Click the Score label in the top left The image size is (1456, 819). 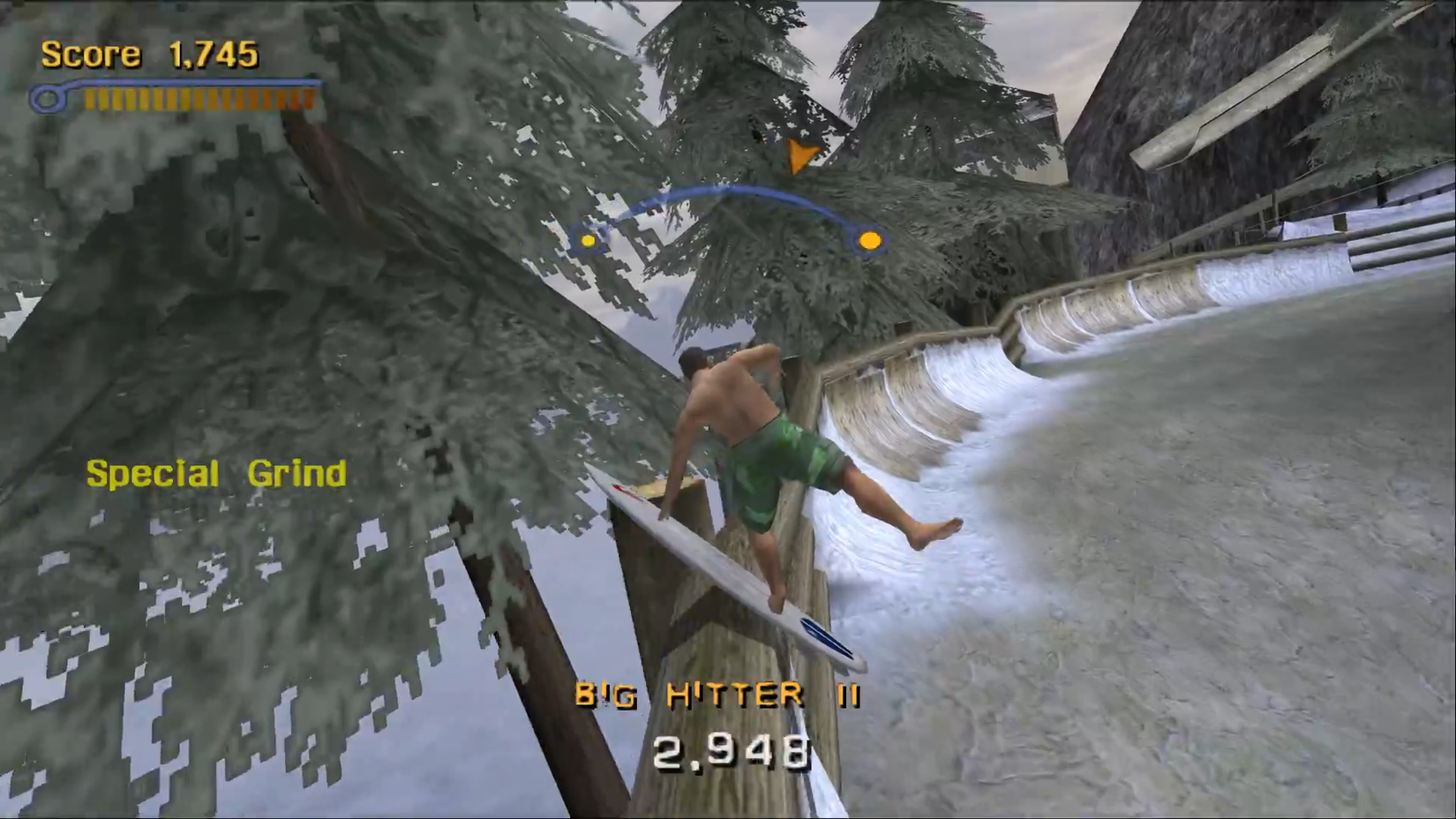(93, 54)
